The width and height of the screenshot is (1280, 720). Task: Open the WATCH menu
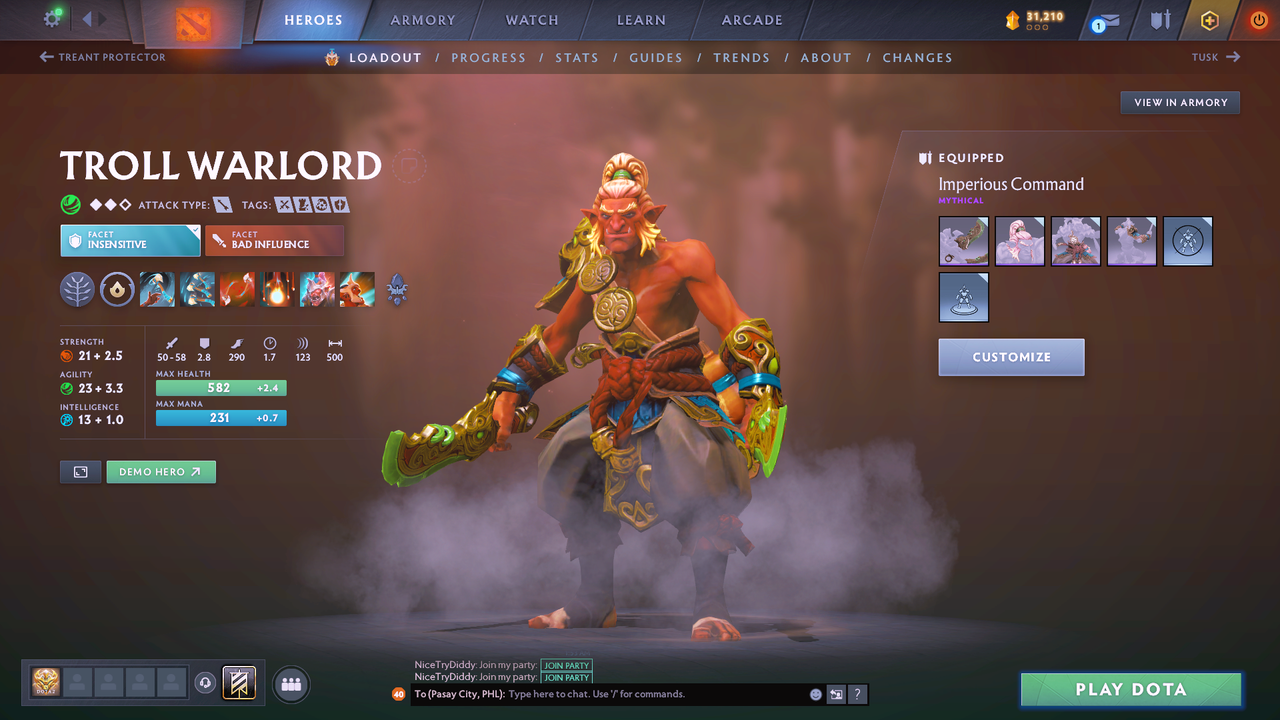[x=531, y=19]
